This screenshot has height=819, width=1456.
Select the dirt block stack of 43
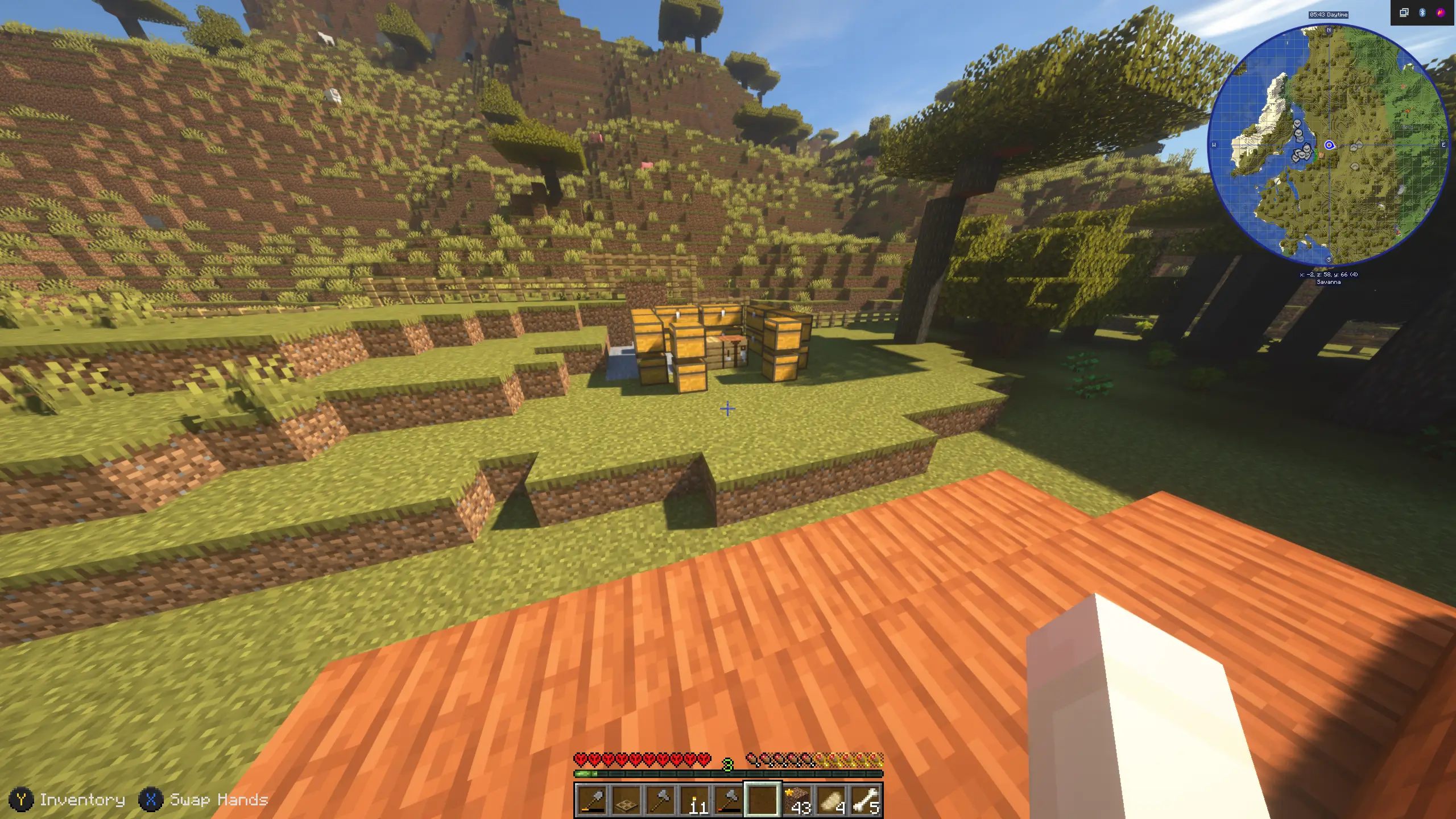[797, 800]
